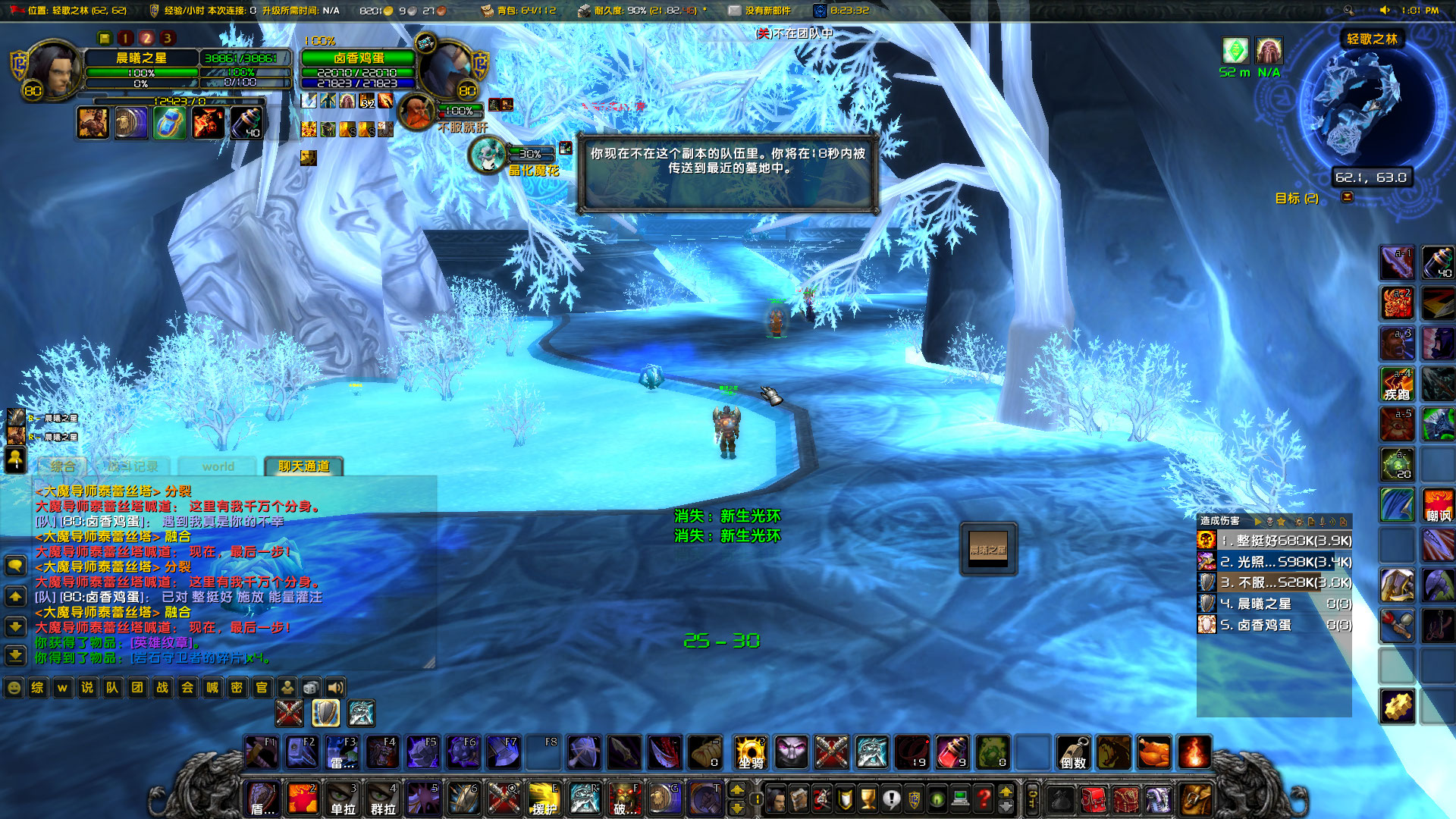Click the skull icon on 造成伤害 meter
The height and width of the screenshot is (819, 1456).
pos(1269,522)
